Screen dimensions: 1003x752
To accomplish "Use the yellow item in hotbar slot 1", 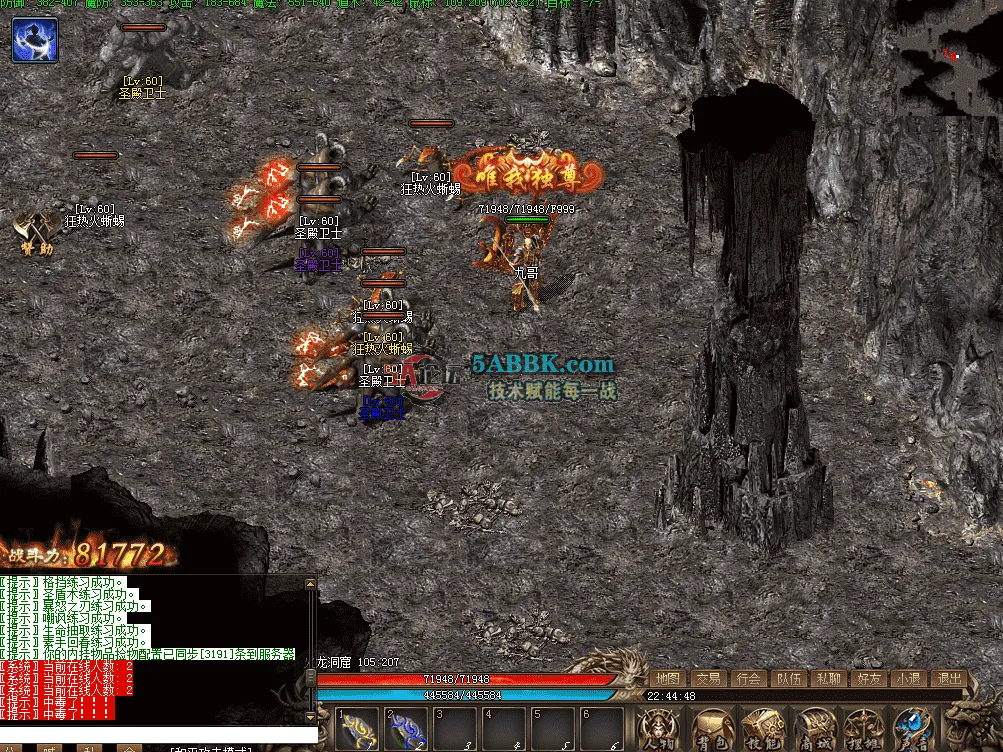I will tap(356, 730).
